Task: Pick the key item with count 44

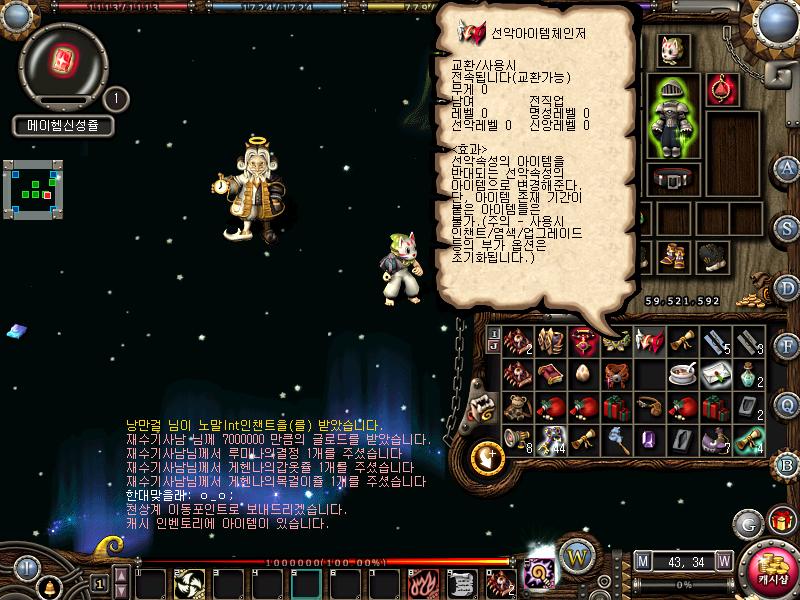Action: (550, 439)
